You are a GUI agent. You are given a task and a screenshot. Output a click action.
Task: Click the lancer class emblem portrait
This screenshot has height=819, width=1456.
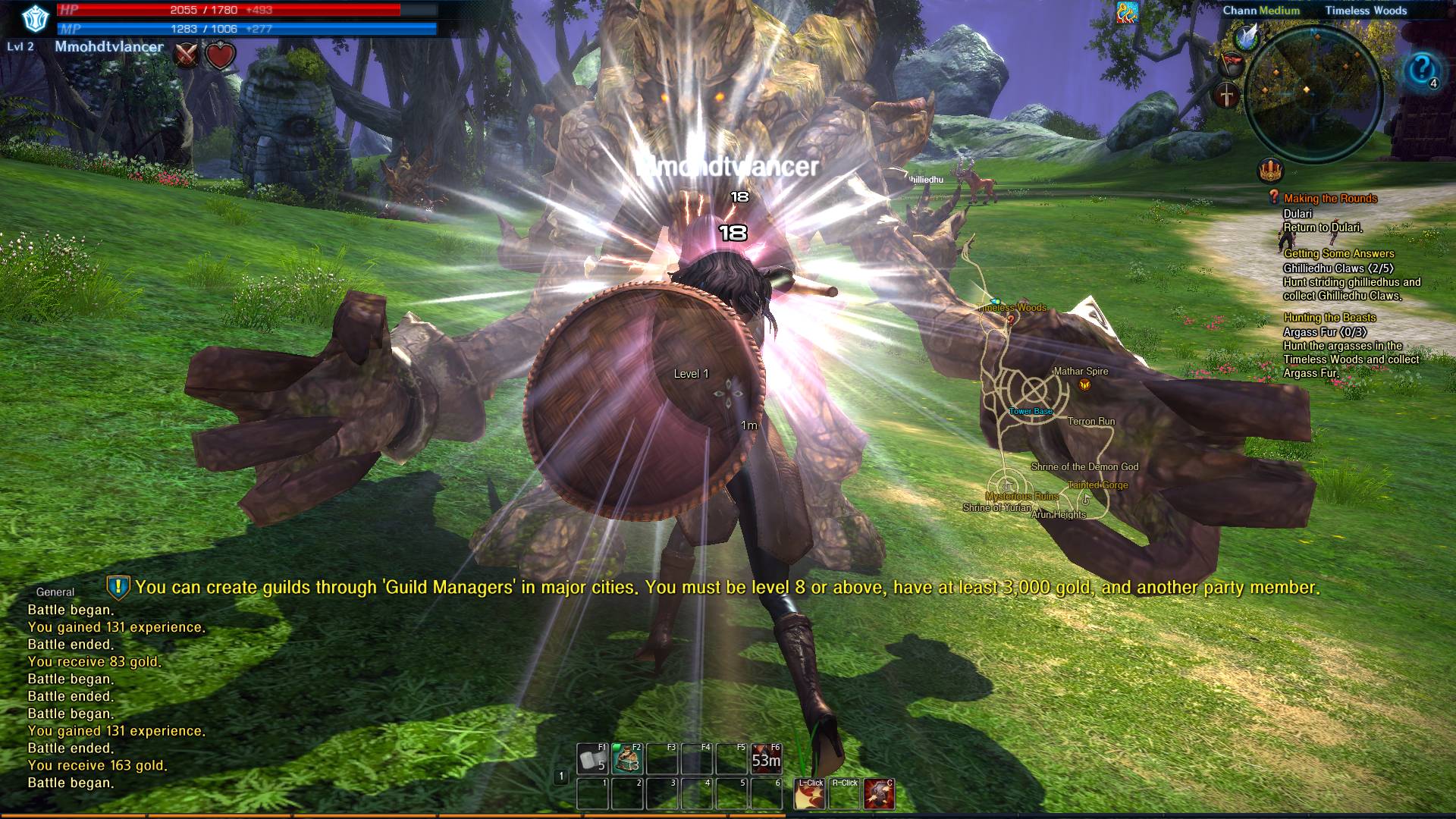click(35, 20)
